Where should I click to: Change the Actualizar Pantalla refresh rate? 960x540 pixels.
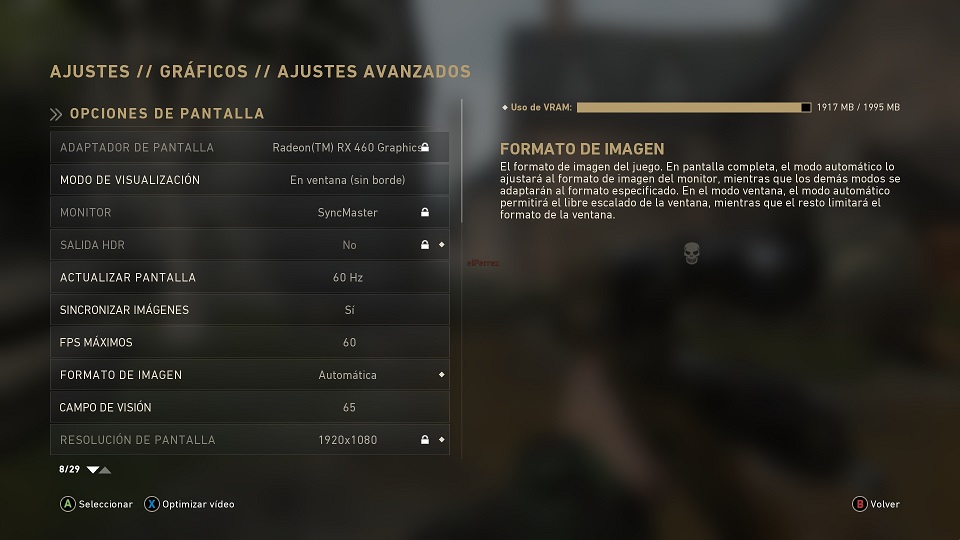(249, 277)
